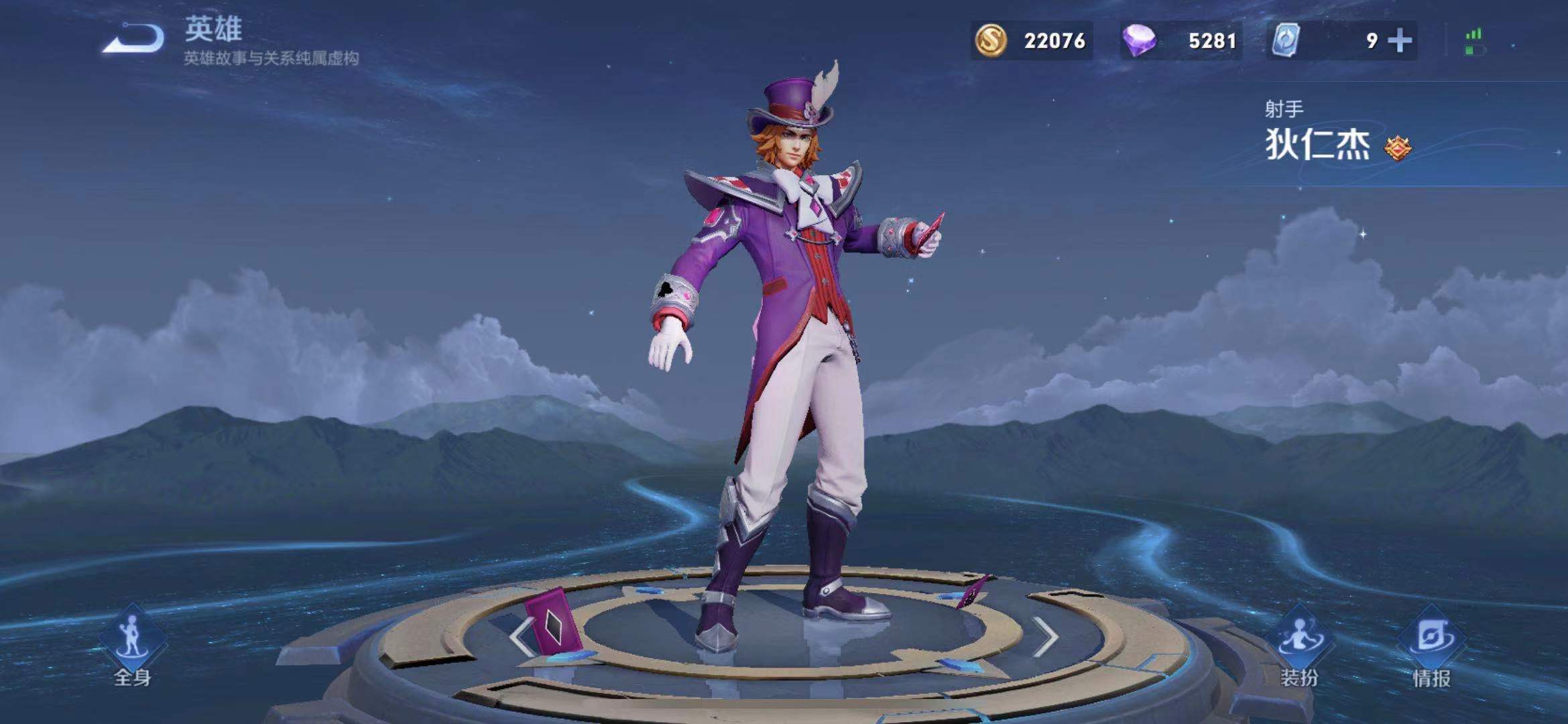
Task: Open the 情报 hero info panel
Action: click(1431, 647)
